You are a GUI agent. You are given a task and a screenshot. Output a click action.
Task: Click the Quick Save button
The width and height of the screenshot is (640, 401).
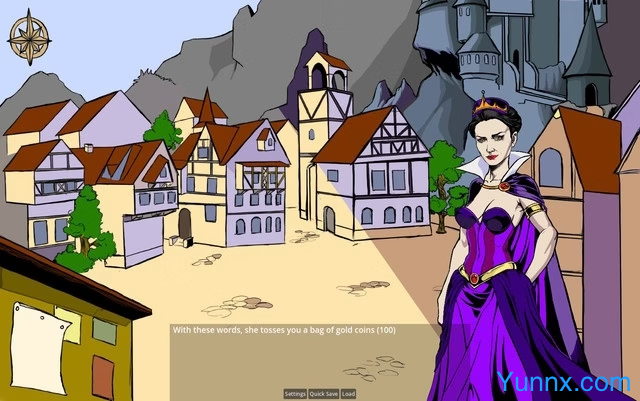[323, 394]
